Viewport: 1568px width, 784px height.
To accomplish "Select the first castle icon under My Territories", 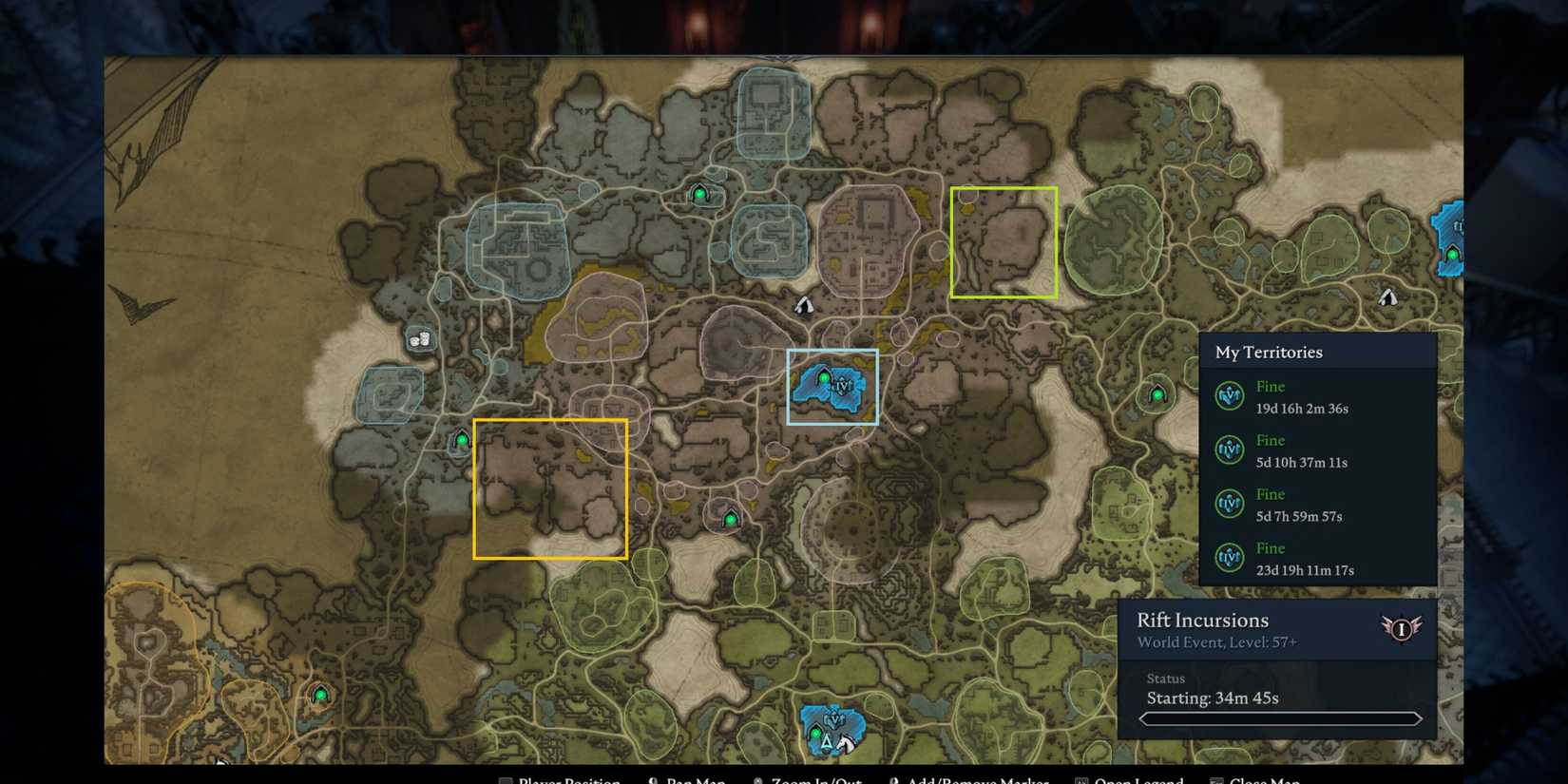I will click(1230, 396).
